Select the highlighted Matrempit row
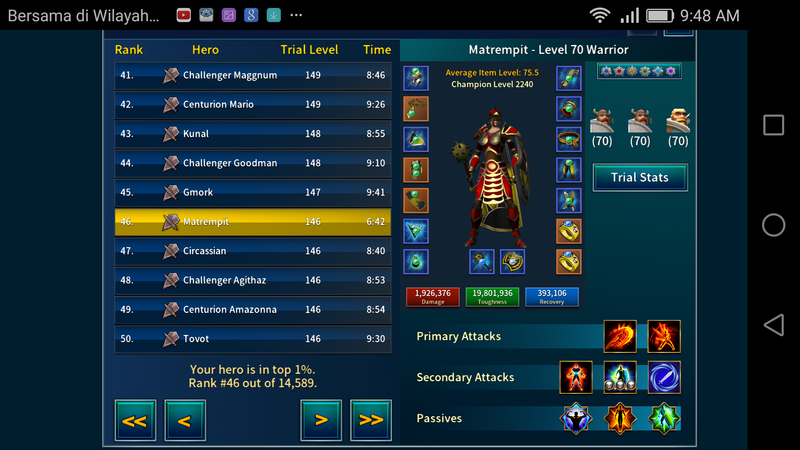Viewport: 800px width, 450px height. (253, 221)
